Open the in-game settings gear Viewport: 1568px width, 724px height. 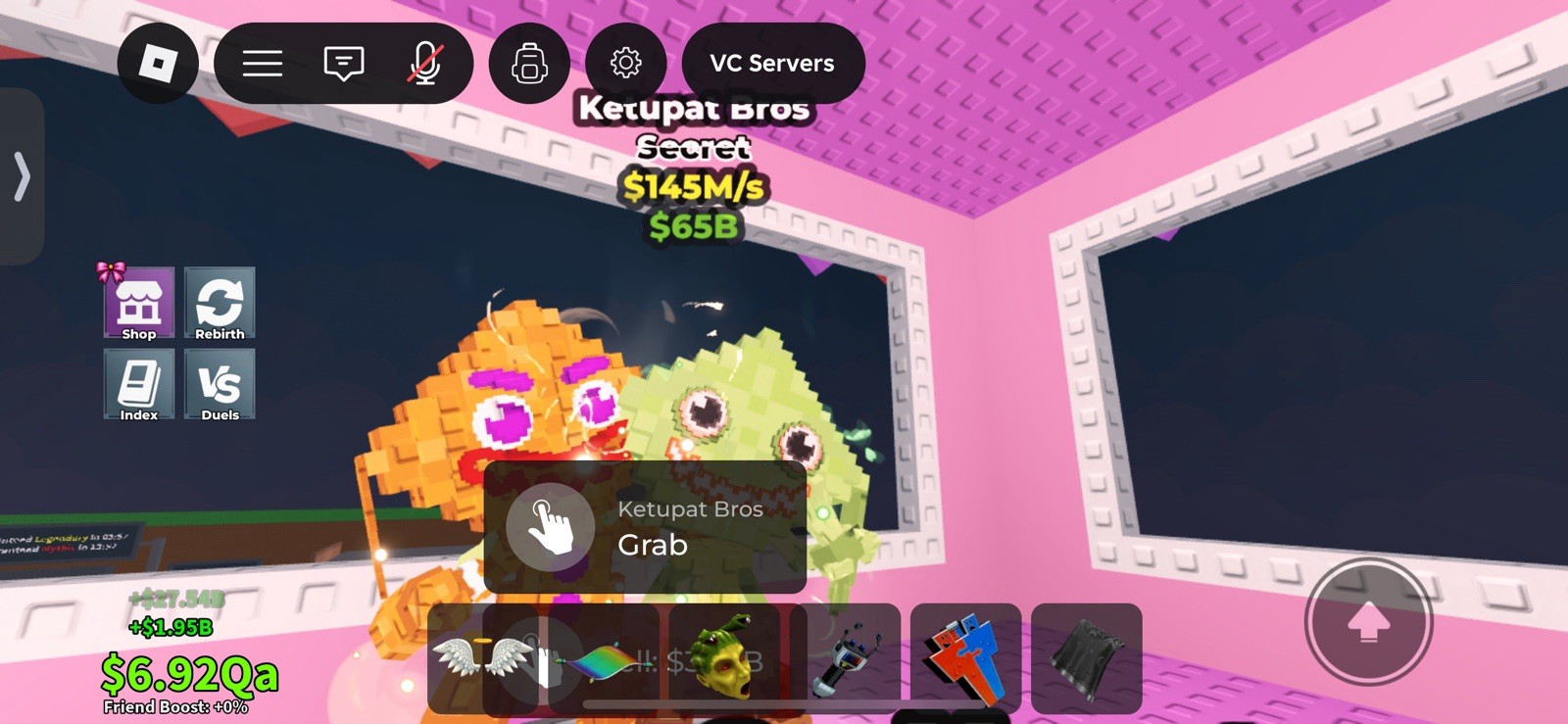tap(626, 63)
